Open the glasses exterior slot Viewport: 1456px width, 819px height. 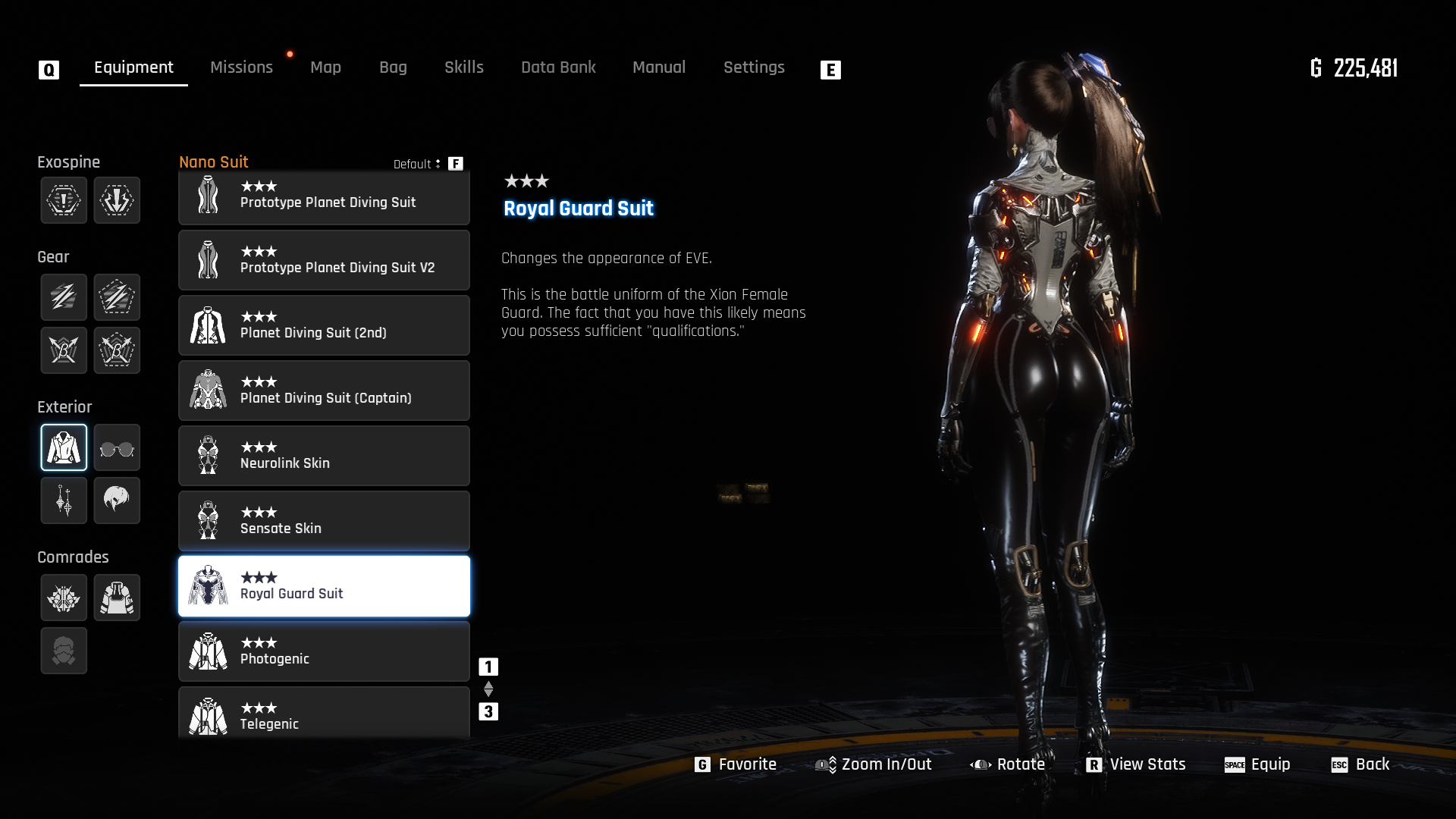(117, 448)
